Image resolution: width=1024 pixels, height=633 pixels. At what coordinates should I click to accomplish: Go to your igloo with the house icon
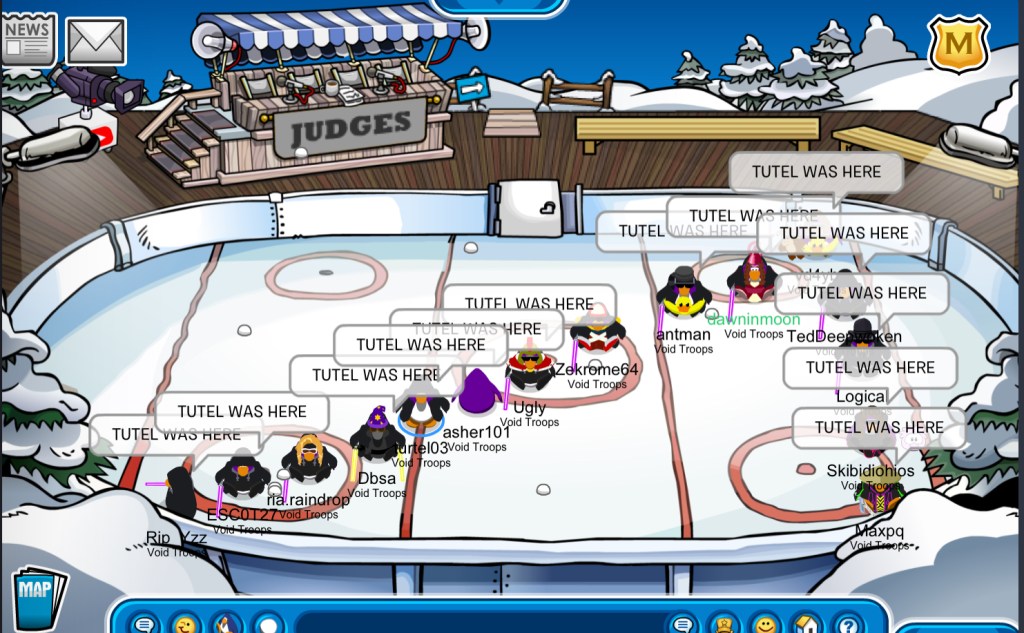[806, 625]
